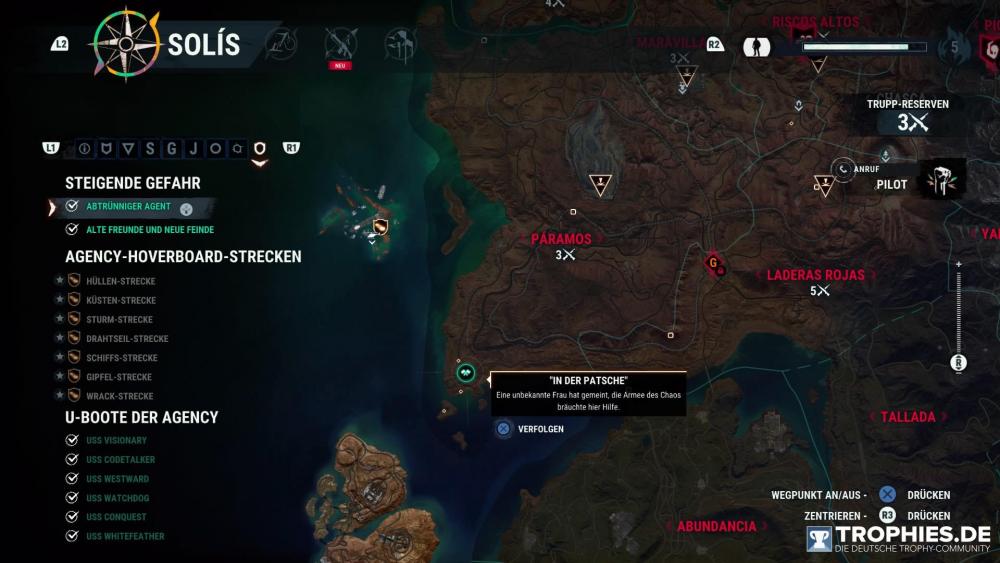Image resolution: width=1000 pixels, height=563 pixels.
Task: Choose the Küsten-Strecke hoverboard track
Action: point(120,301)
